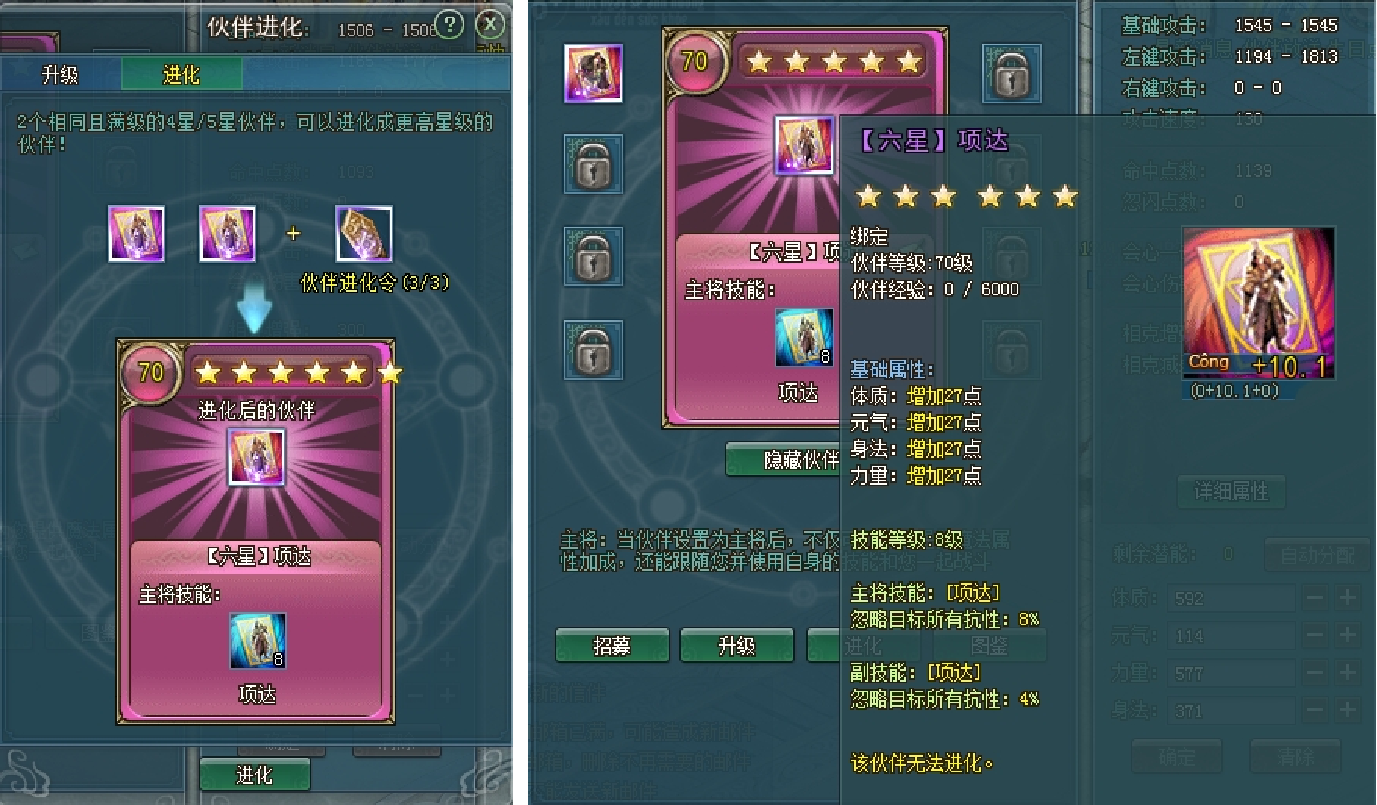Switch to the 升级 tab

pos(60,75)
